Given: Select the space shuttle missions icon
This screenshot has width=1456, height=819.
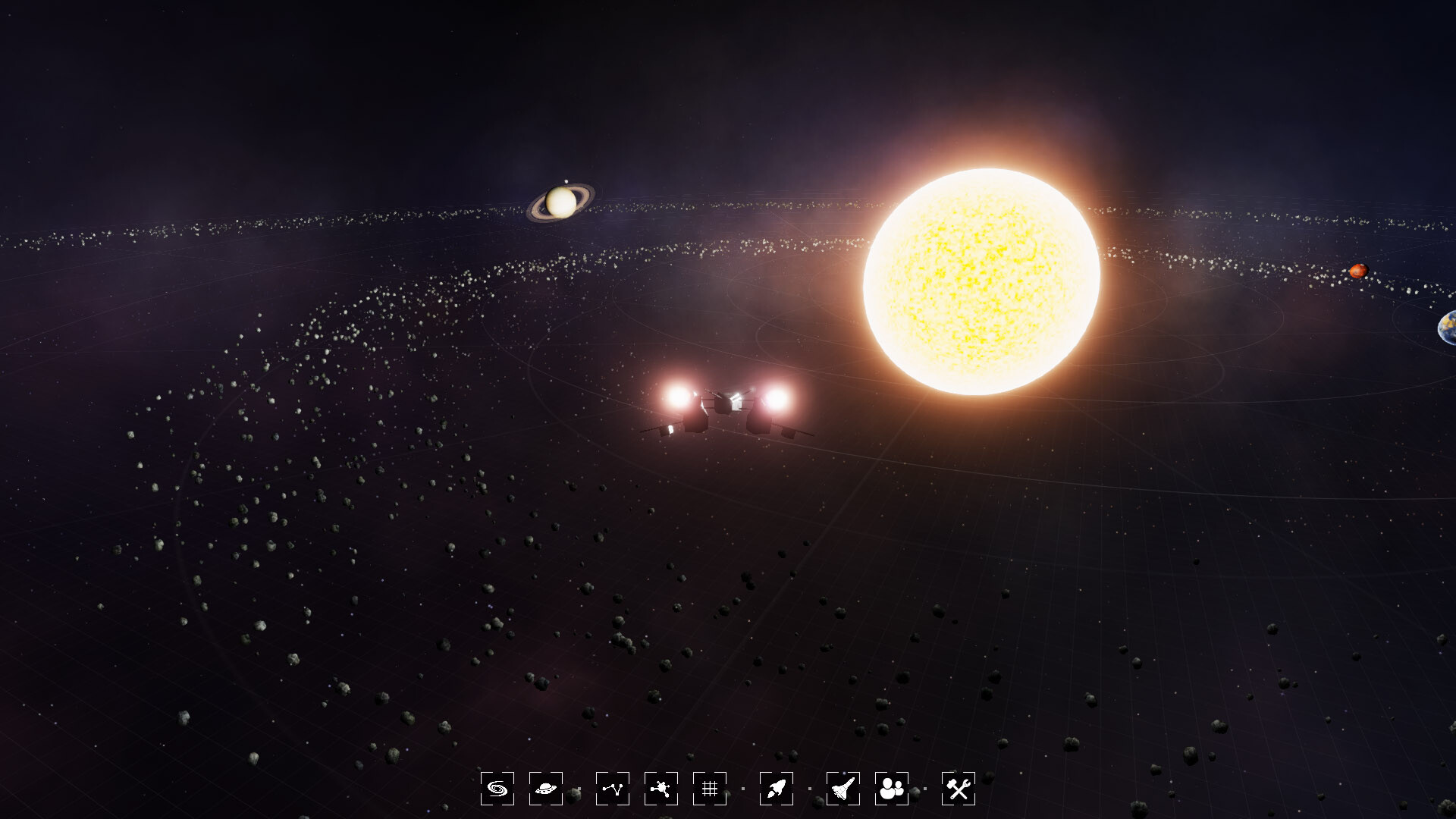Looking at the screenshot, I should pos(843,789).
